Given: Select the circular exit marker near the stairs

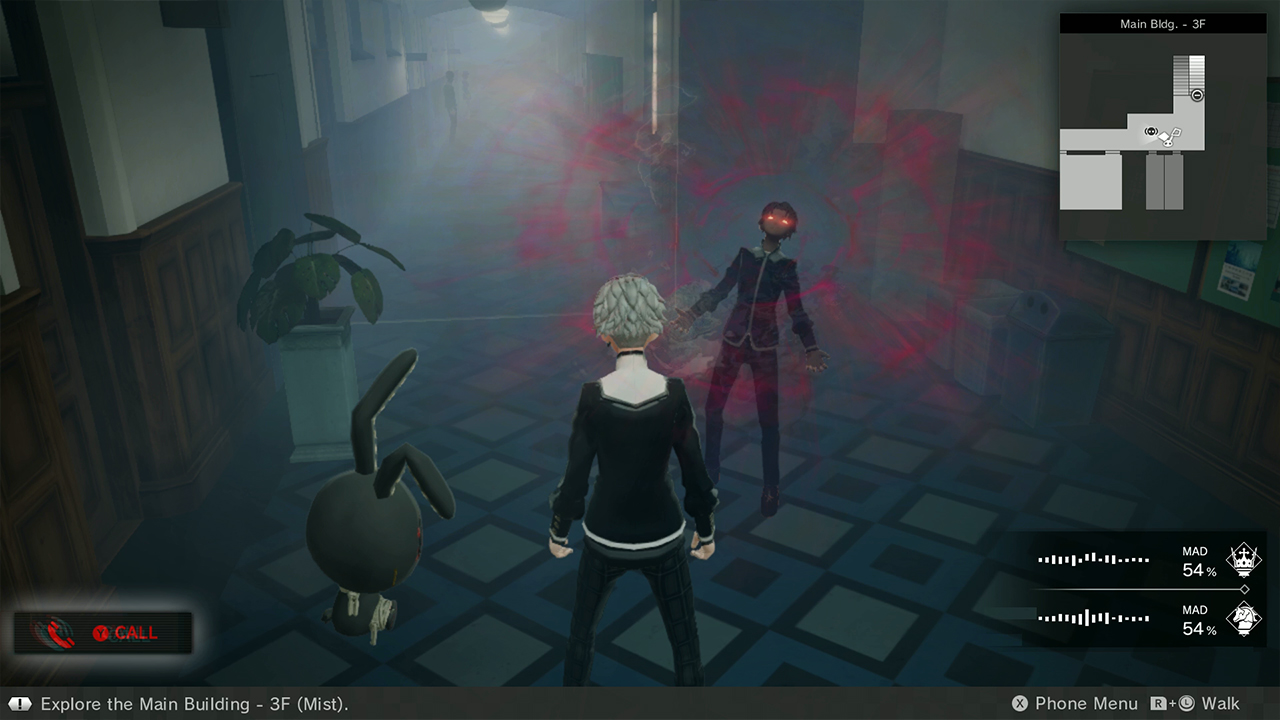Looking at the screenshot, I should [1197, 95].
